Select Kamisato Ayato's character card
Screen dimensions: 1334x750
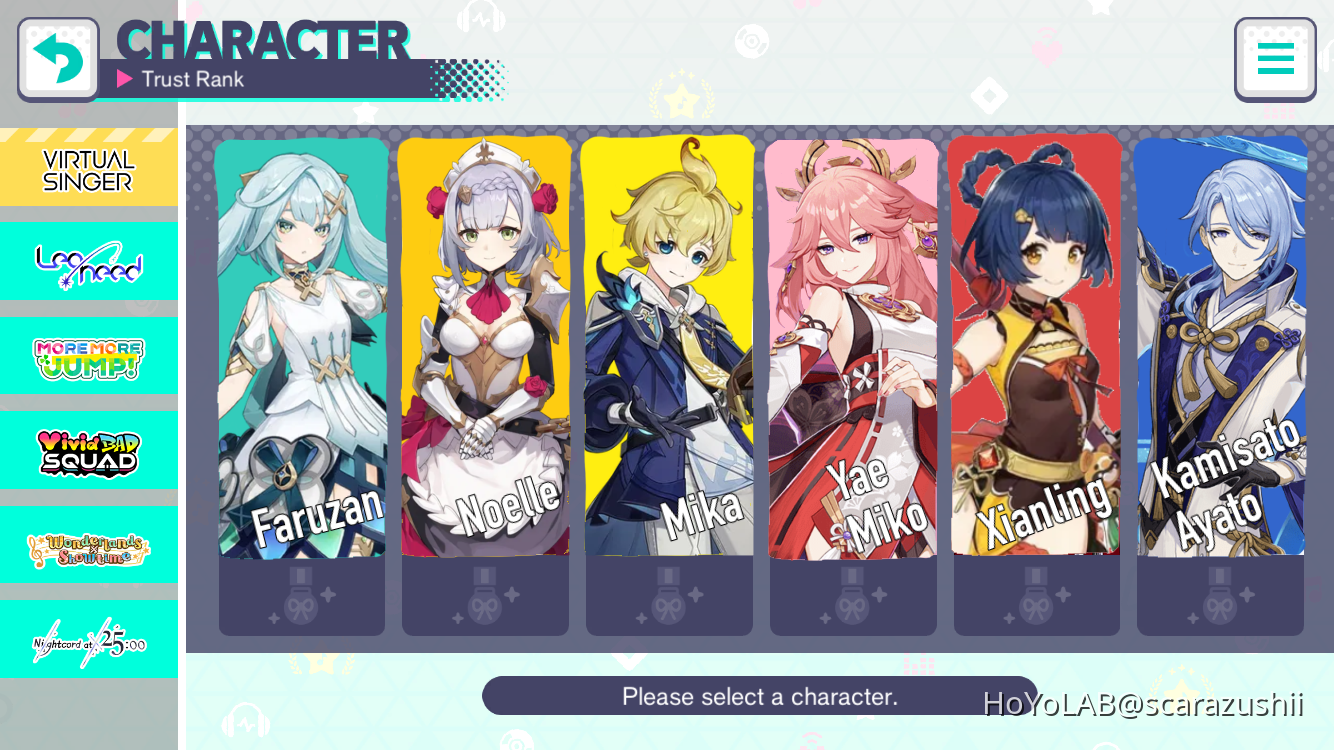[x=1220, y=350]
